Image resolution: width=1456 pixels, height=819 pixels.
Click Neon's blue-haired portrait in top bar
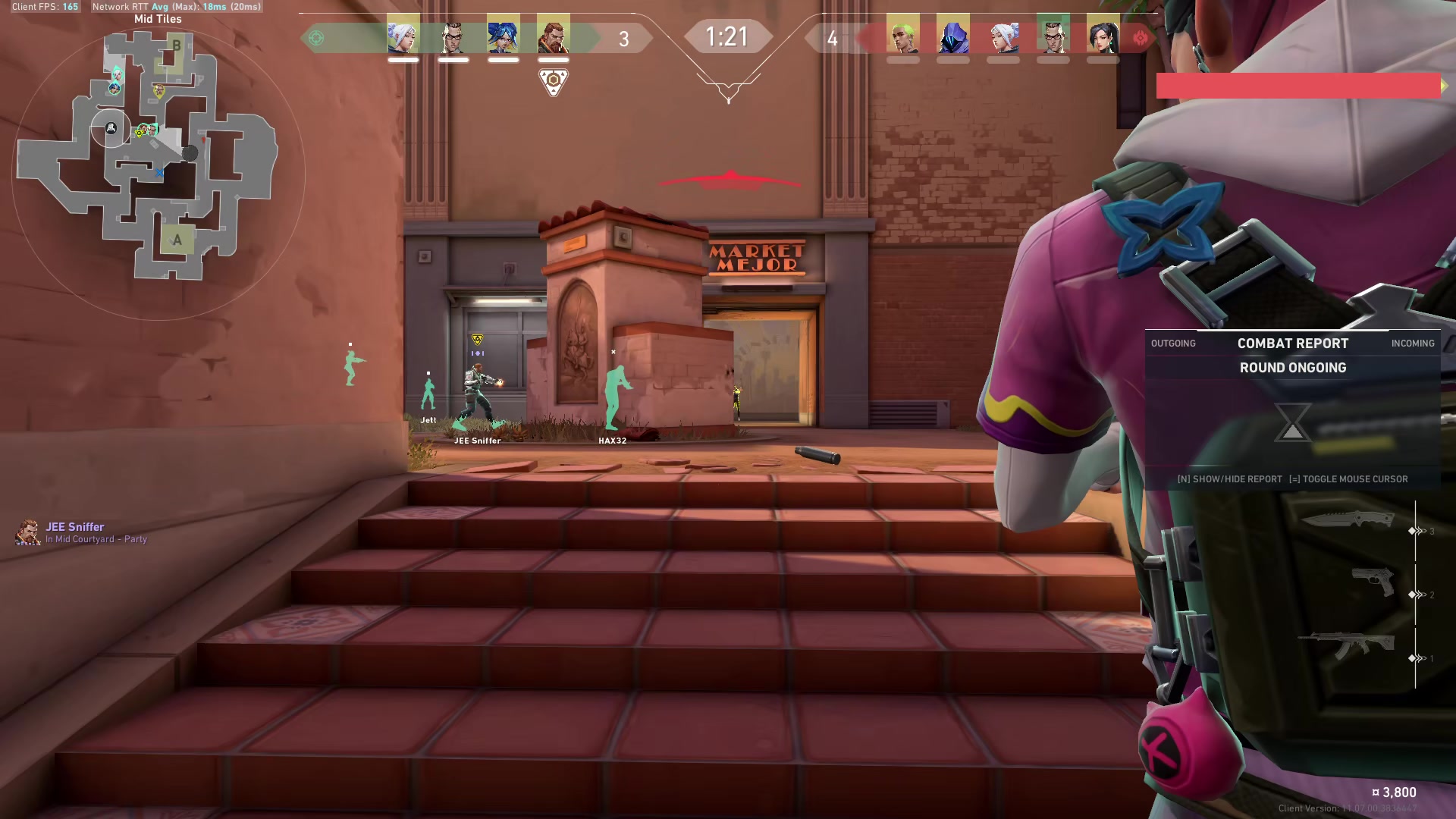503,36
